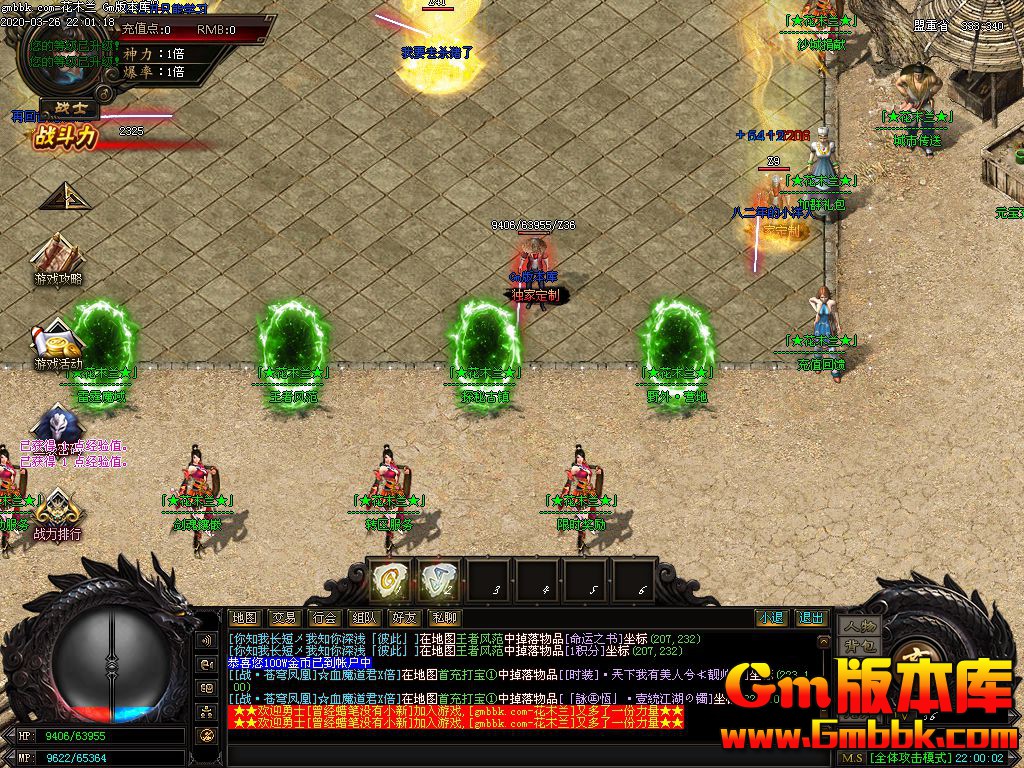The image size is (1024, 768).
Task: Select the 组队 team tab
Action: point(364,618)
